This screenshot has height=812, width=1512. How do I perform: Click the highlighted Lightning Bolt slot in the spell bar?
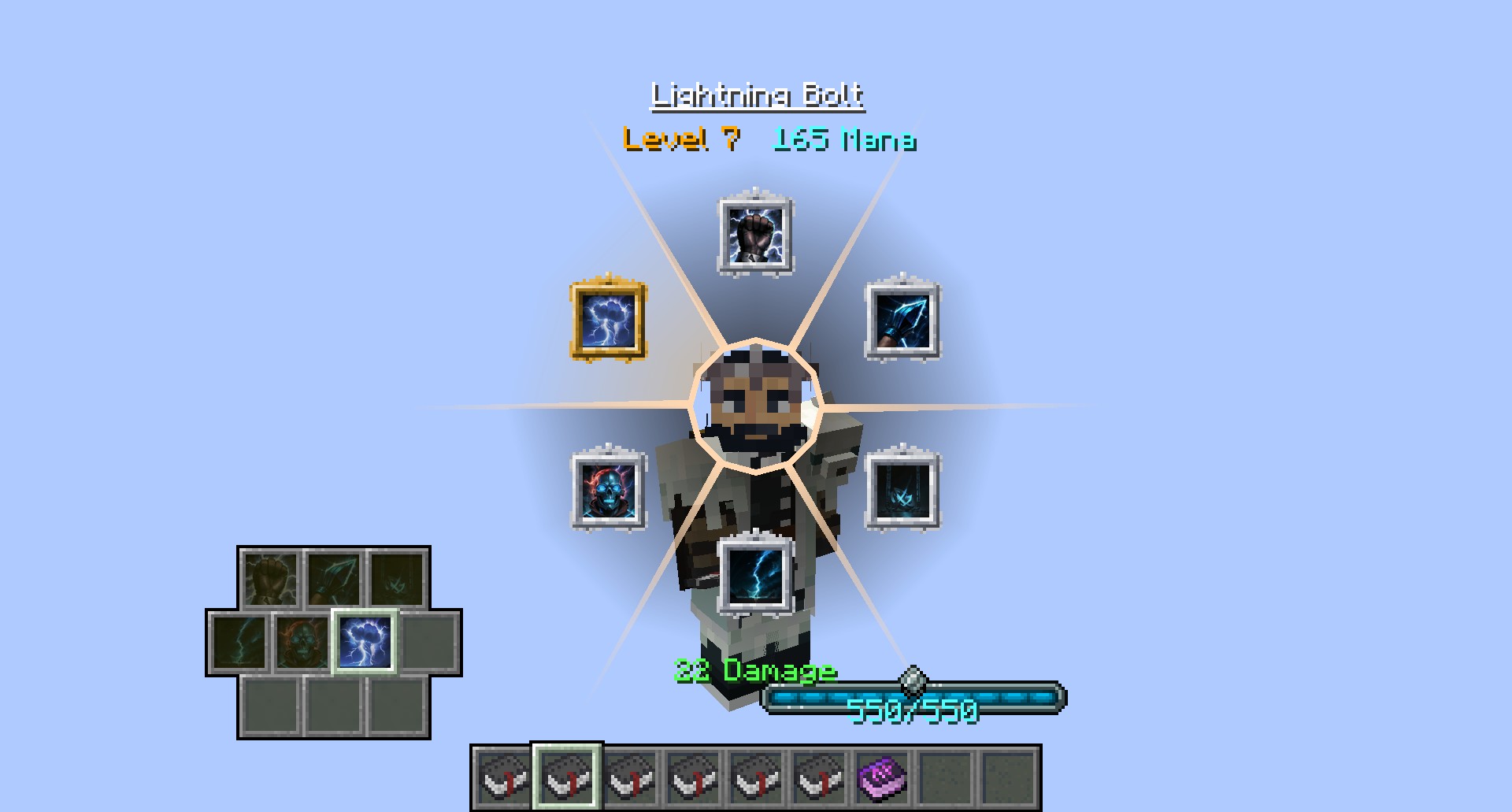click(x=365, y=642)
